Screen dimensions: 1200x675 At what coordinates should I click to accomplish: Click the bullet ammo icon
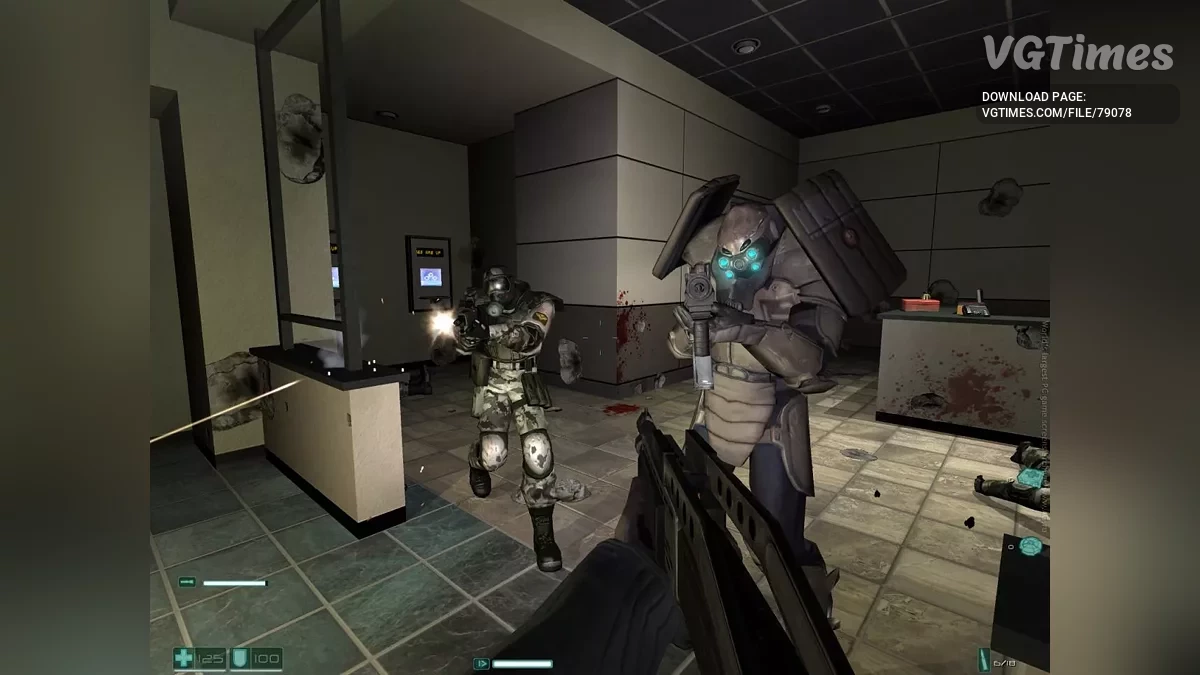(982, 660)
